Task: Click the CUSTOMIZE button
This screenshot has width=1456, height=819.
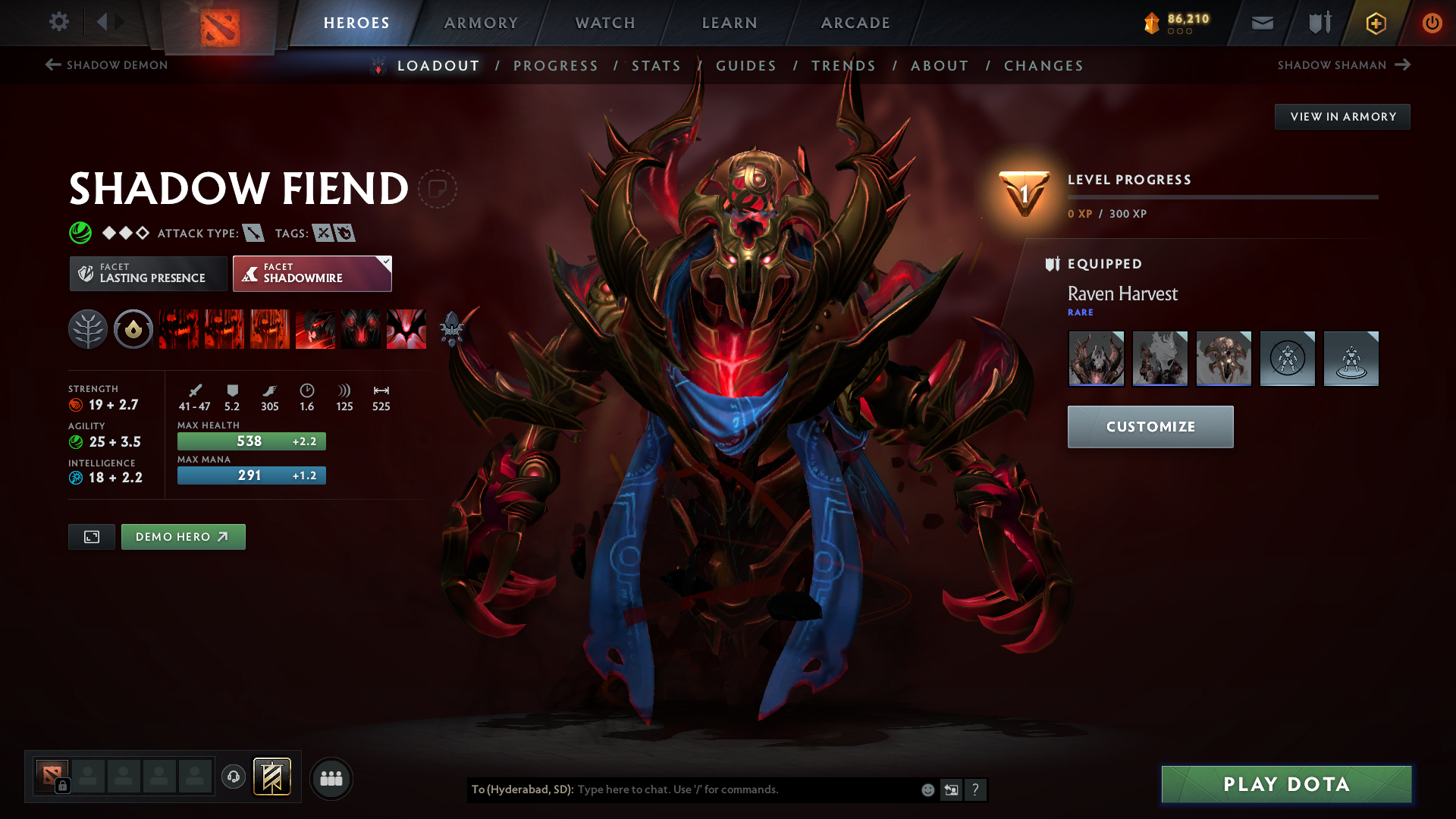Action: click(x=1150, y=426)
